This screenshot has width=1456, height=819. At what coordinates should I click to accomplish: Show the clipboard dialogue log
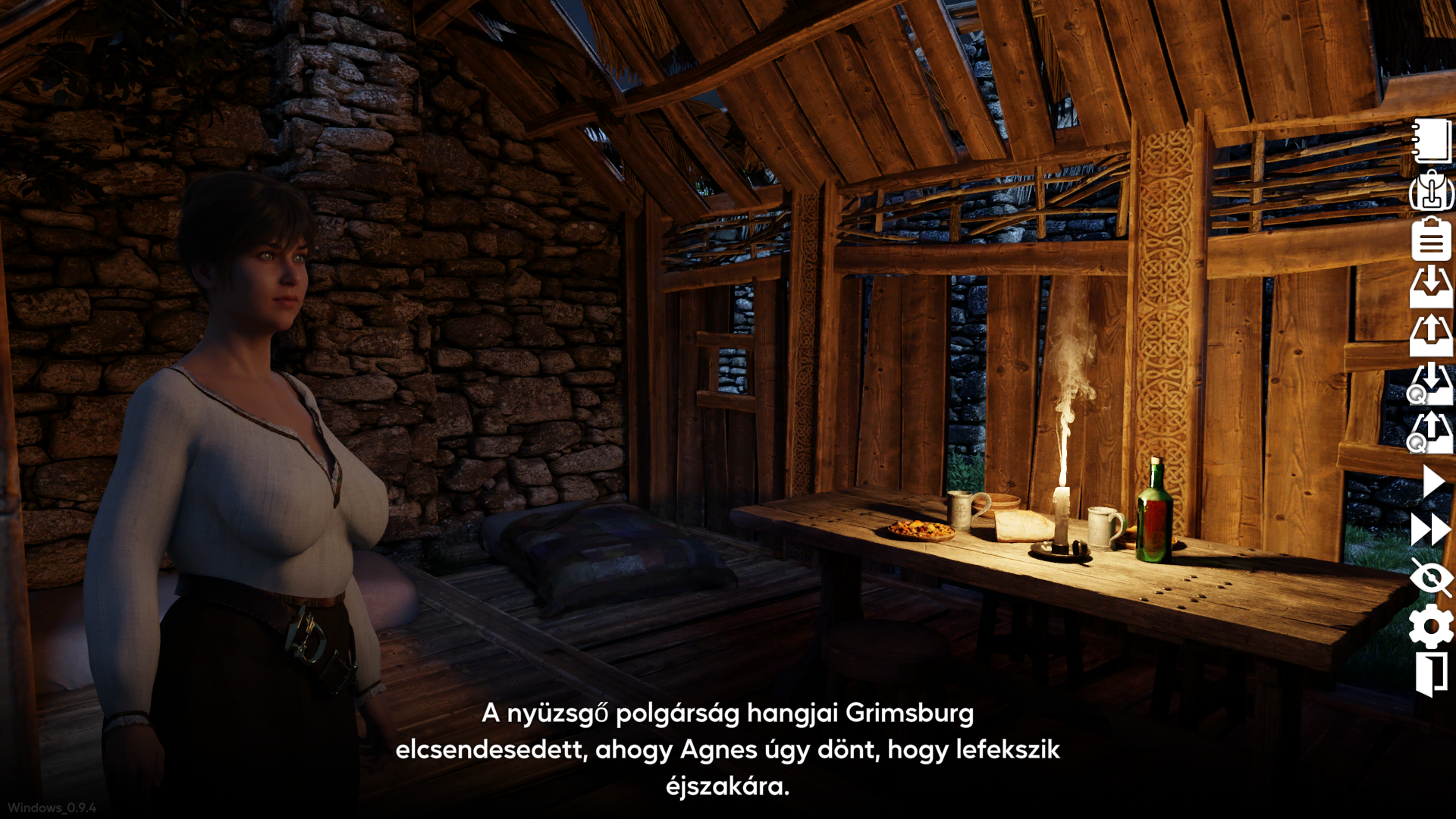(x=1432, y=239)
